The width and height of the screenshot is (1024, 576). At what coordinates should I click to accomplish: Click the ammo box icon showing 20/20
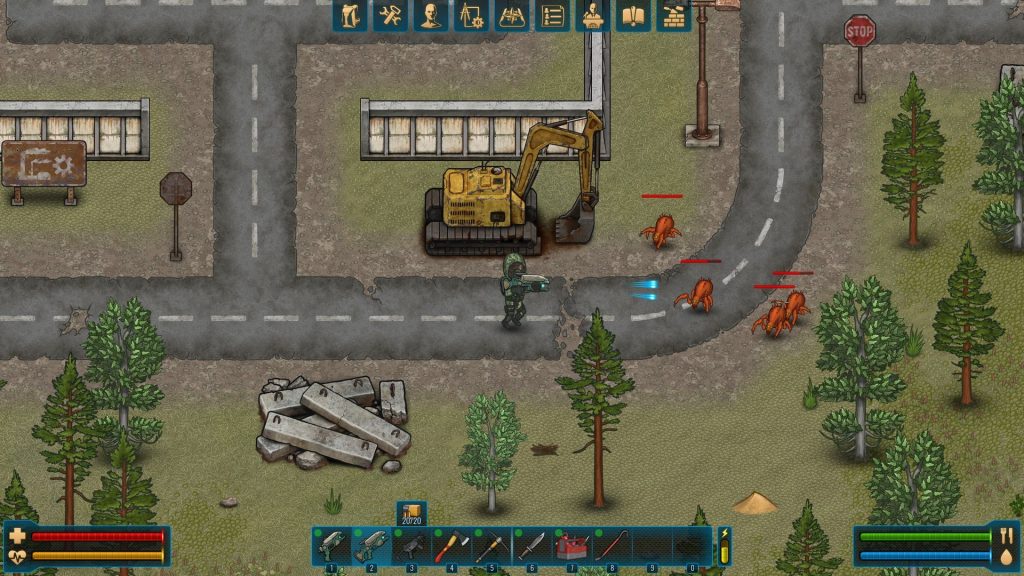click(x=411, y=512)
